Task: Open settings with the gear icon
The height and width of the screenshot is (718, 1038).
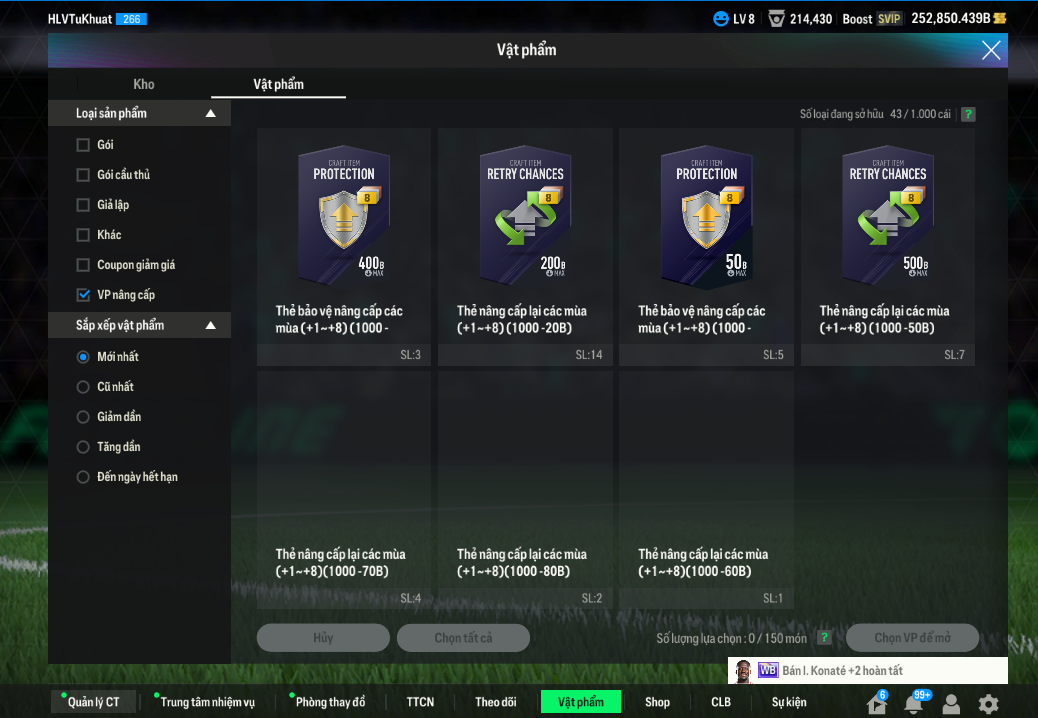Action: pos(988,704)
